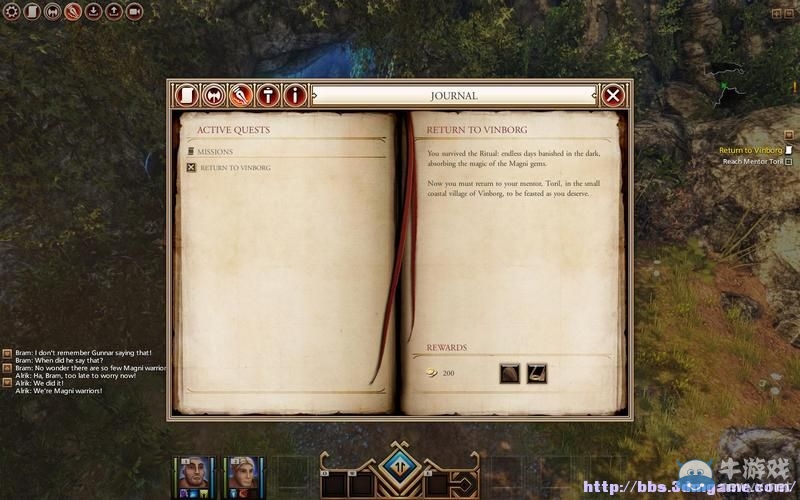Click the upload-arrow load icon
Image resolution: width=800 pixels, height=500 pixels.
[x=113, y=12]
